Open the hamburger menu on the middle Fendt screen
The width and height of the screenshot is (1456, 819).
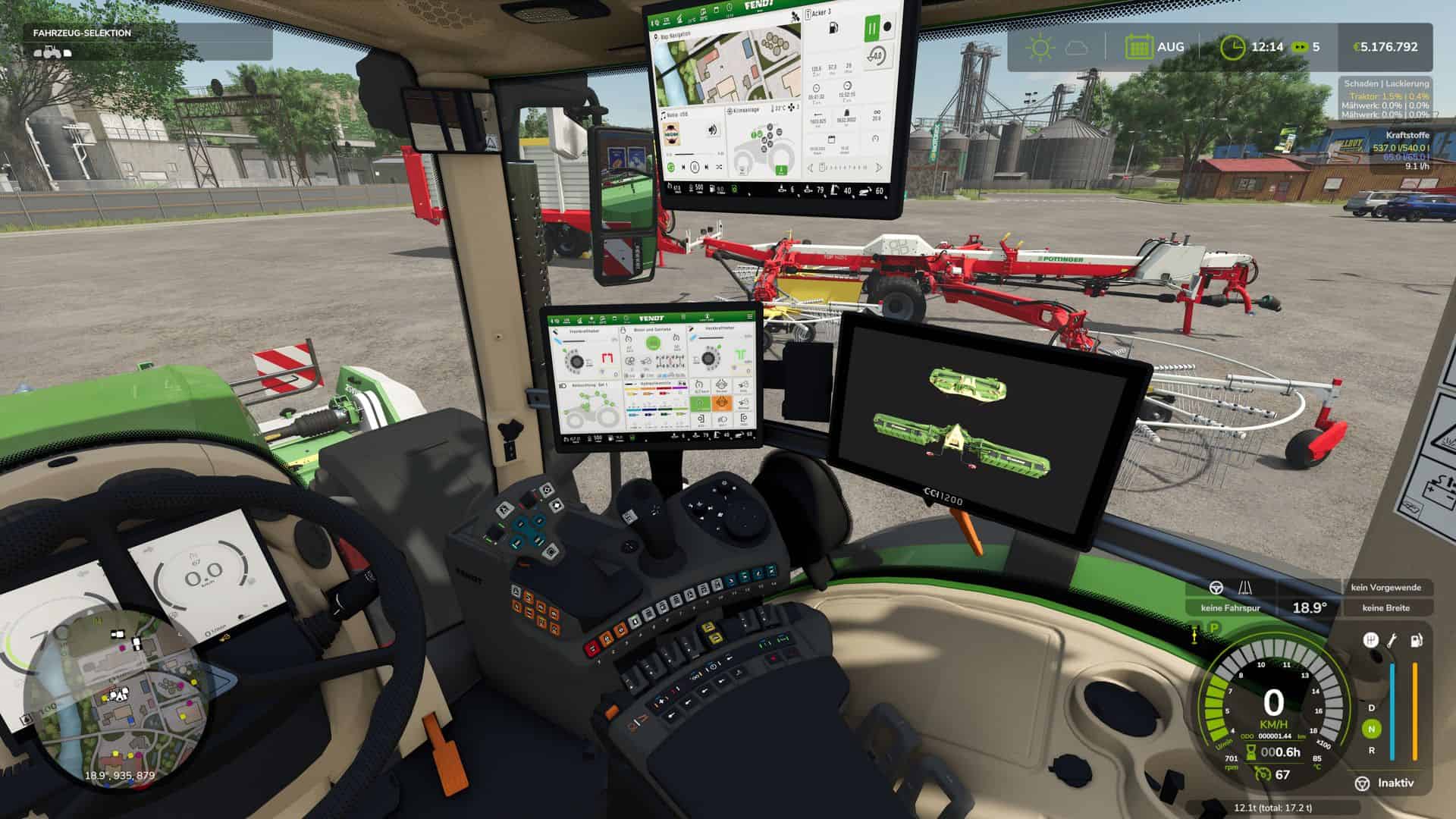click(749, 316)
